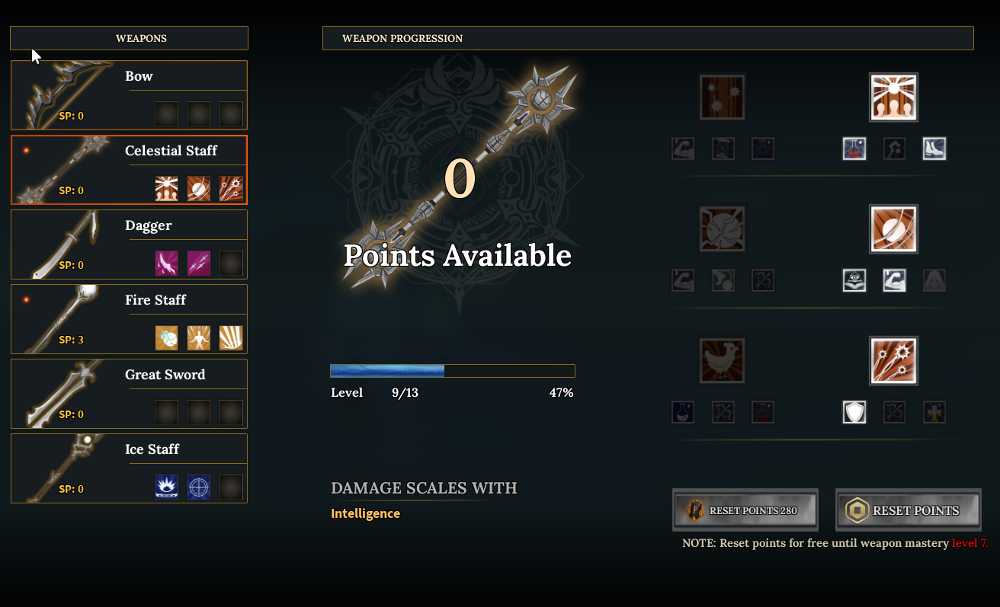Select the light rays over three figures skill
The image size is (1000, 607).
(893, 97)
